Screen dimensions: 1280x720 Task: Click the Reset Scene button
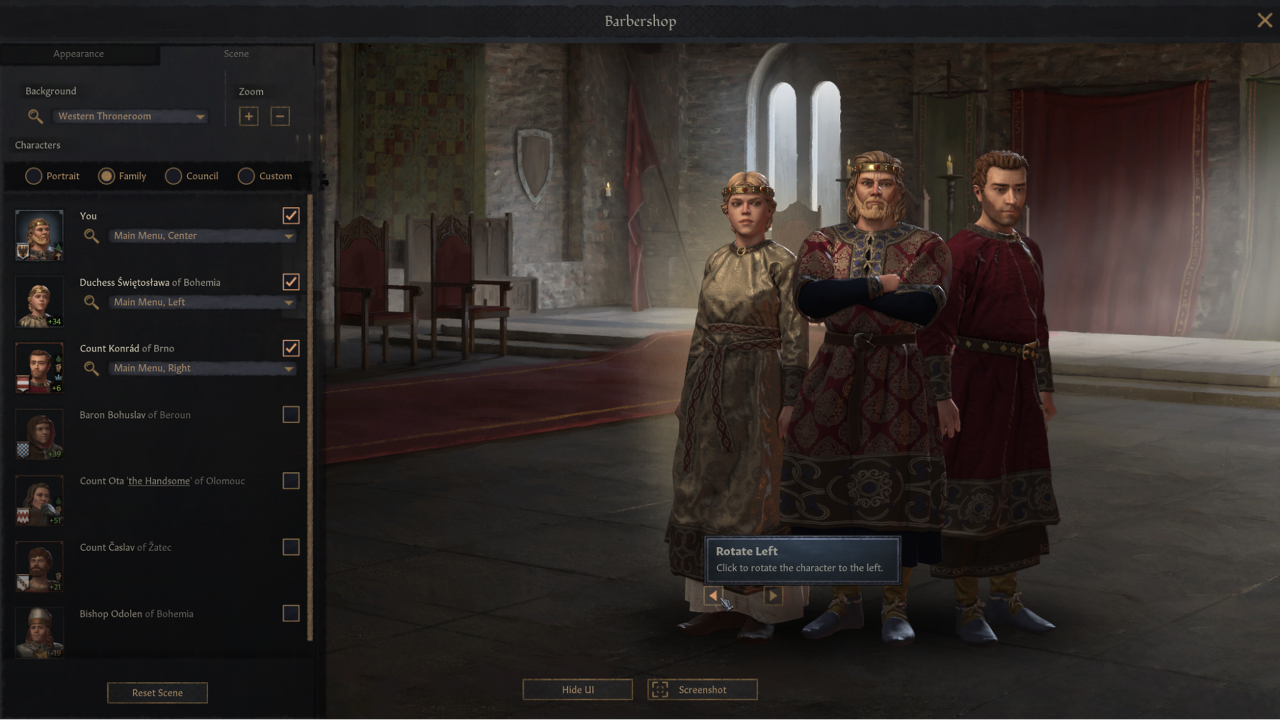click(x=157, y=692)
